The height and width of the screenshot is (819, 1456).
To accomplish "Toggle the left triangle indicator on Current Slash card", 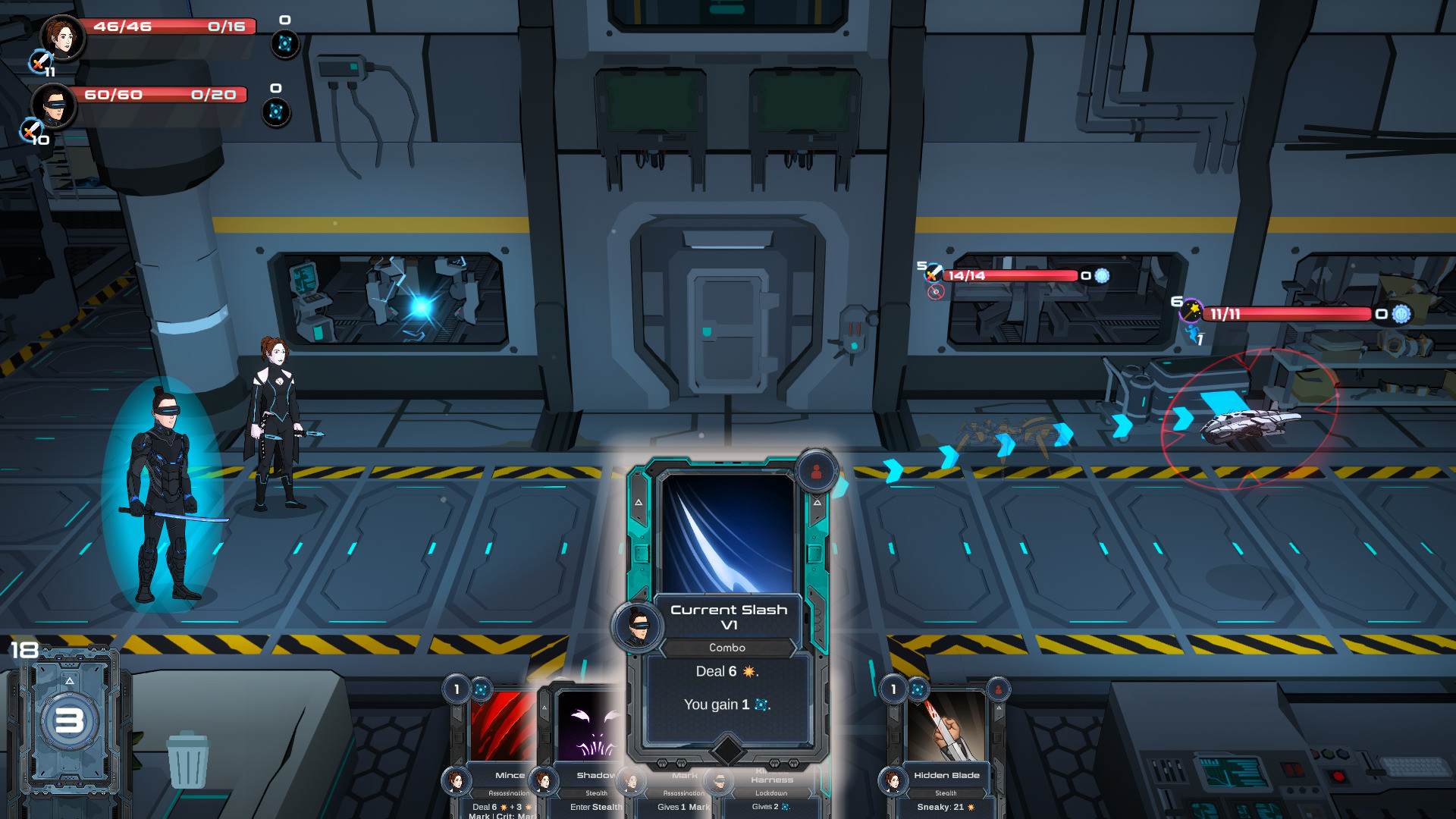I will (x=639, y=500).
